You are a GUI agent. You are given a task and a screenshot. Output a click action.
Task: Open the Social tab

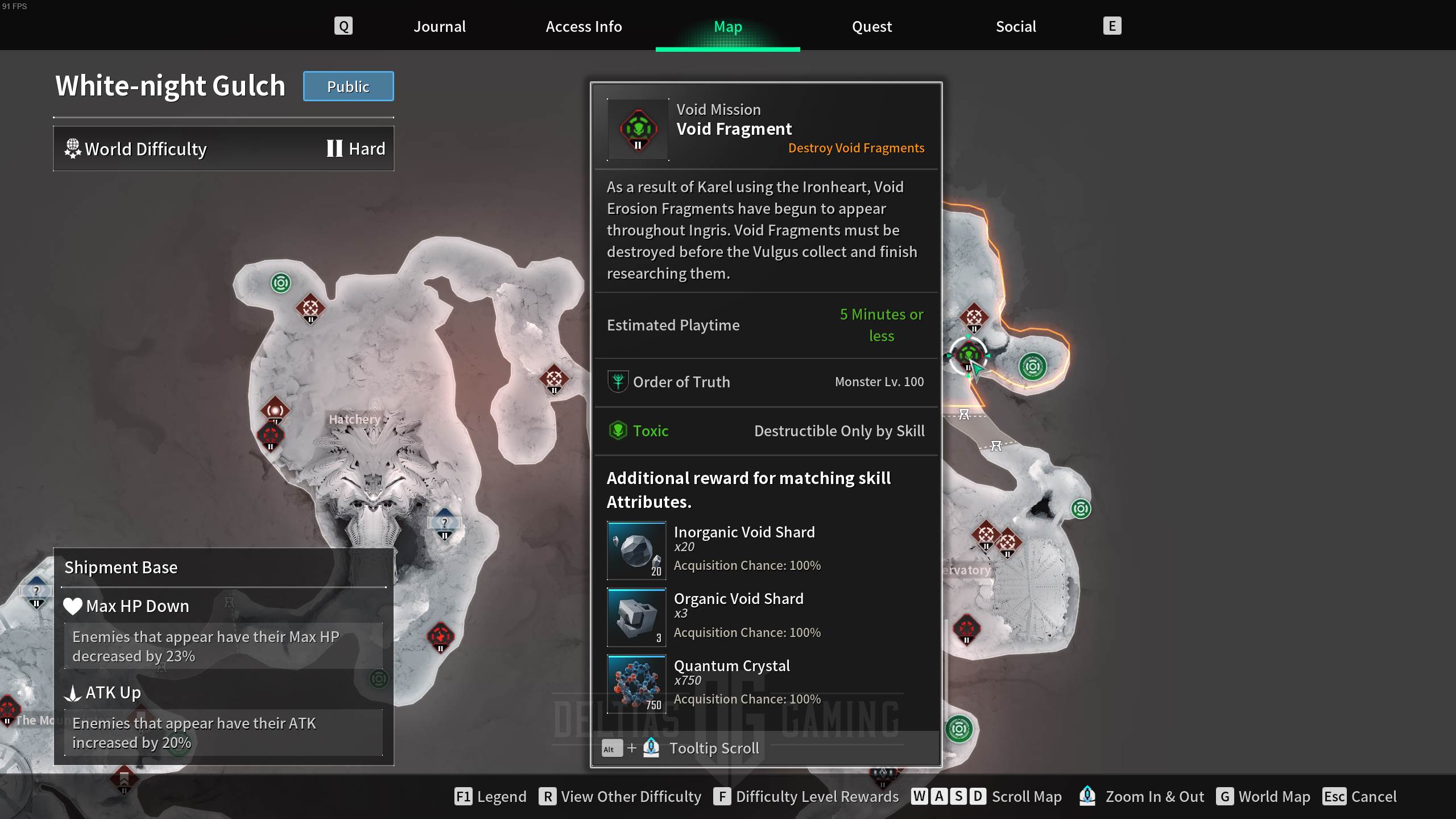tap(1016, 27)
